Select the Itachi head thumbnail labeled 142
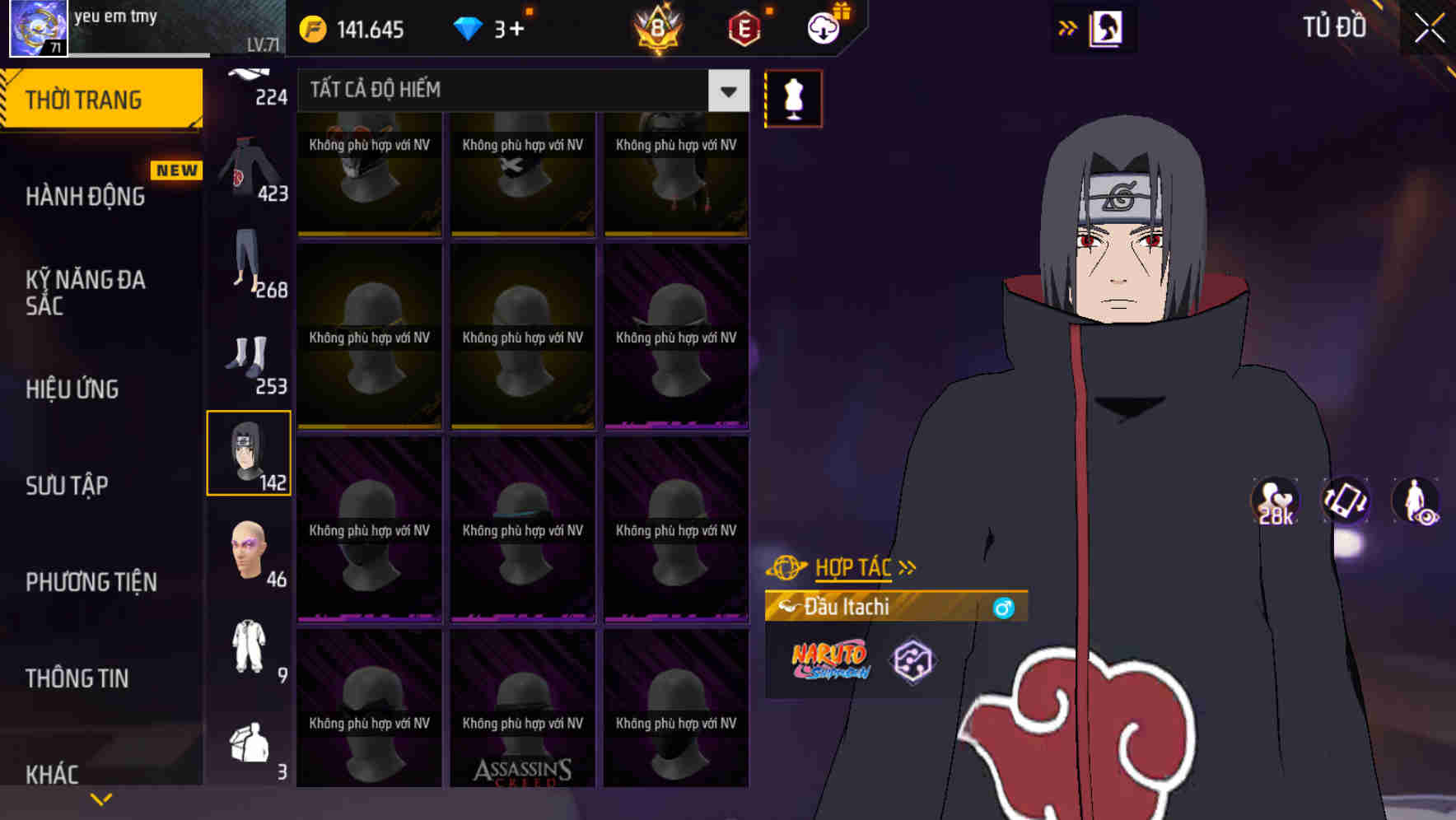This screenshot has width=1456, height=820. click(249, 451)
